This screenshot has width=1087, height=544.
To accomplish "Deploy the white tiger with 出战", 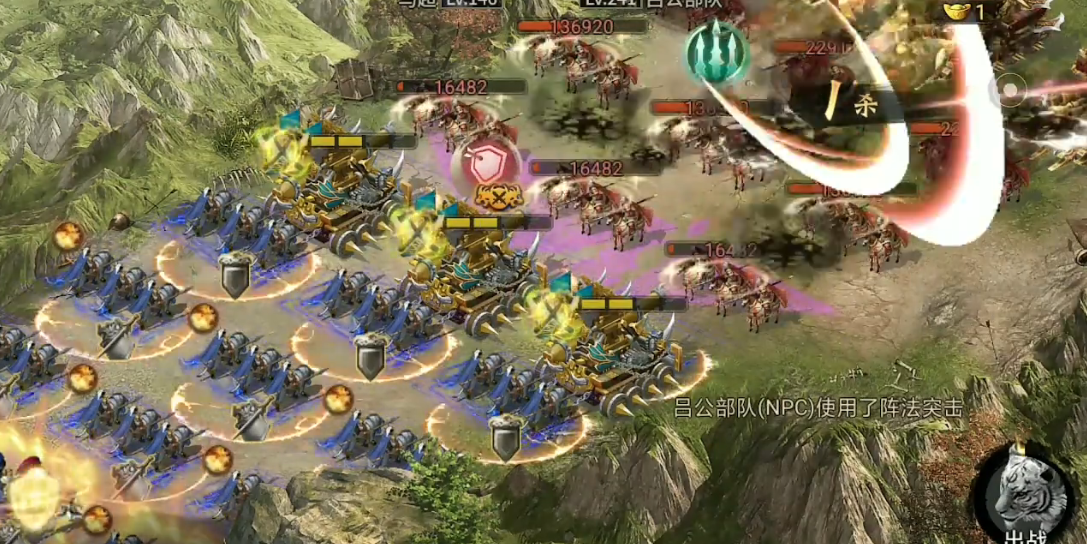I will [1023, 493].
